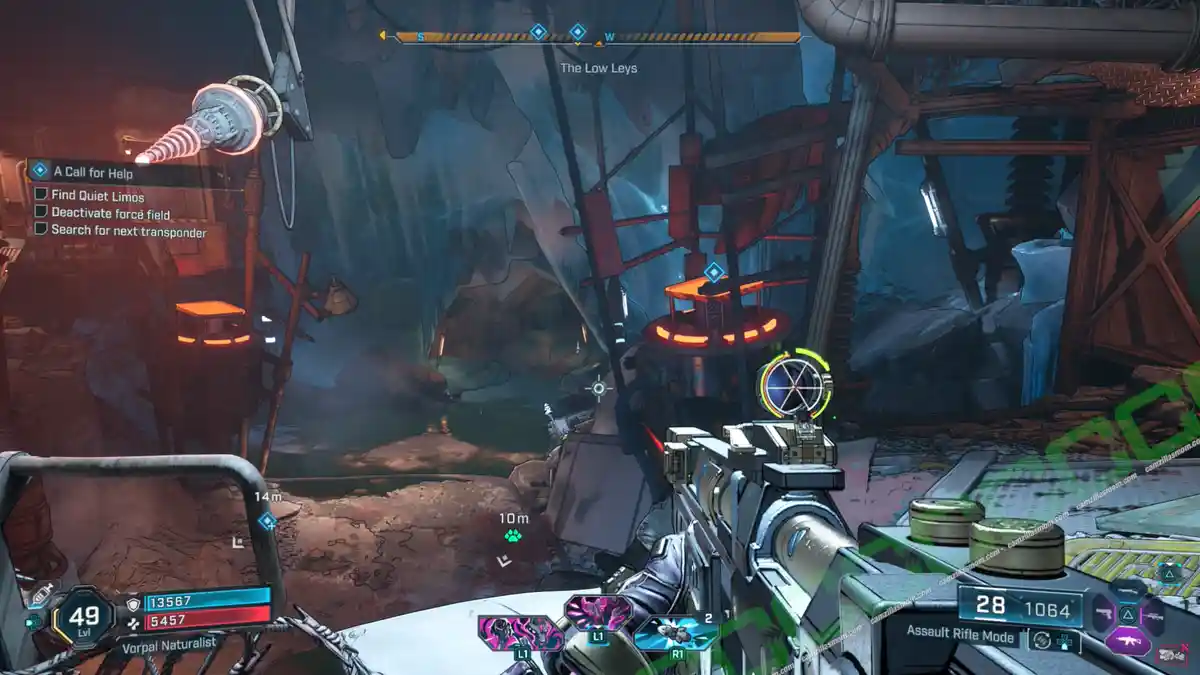Viewport: 1200px width, 675px height.
Task: Activate the wide pink creature action skill icon
Action: (x=520, y=634)
